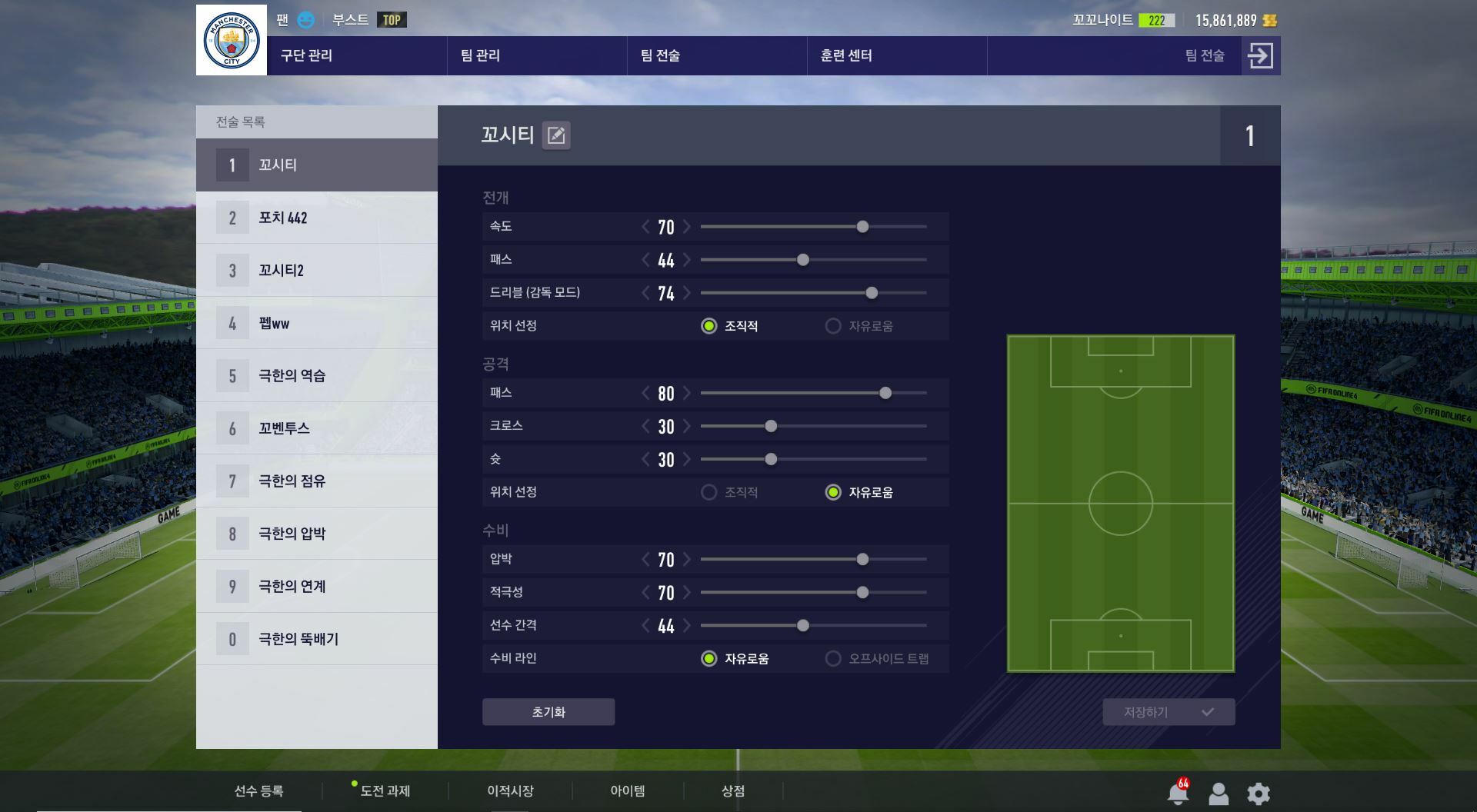Open the 이적시장 transfer market

510,790
